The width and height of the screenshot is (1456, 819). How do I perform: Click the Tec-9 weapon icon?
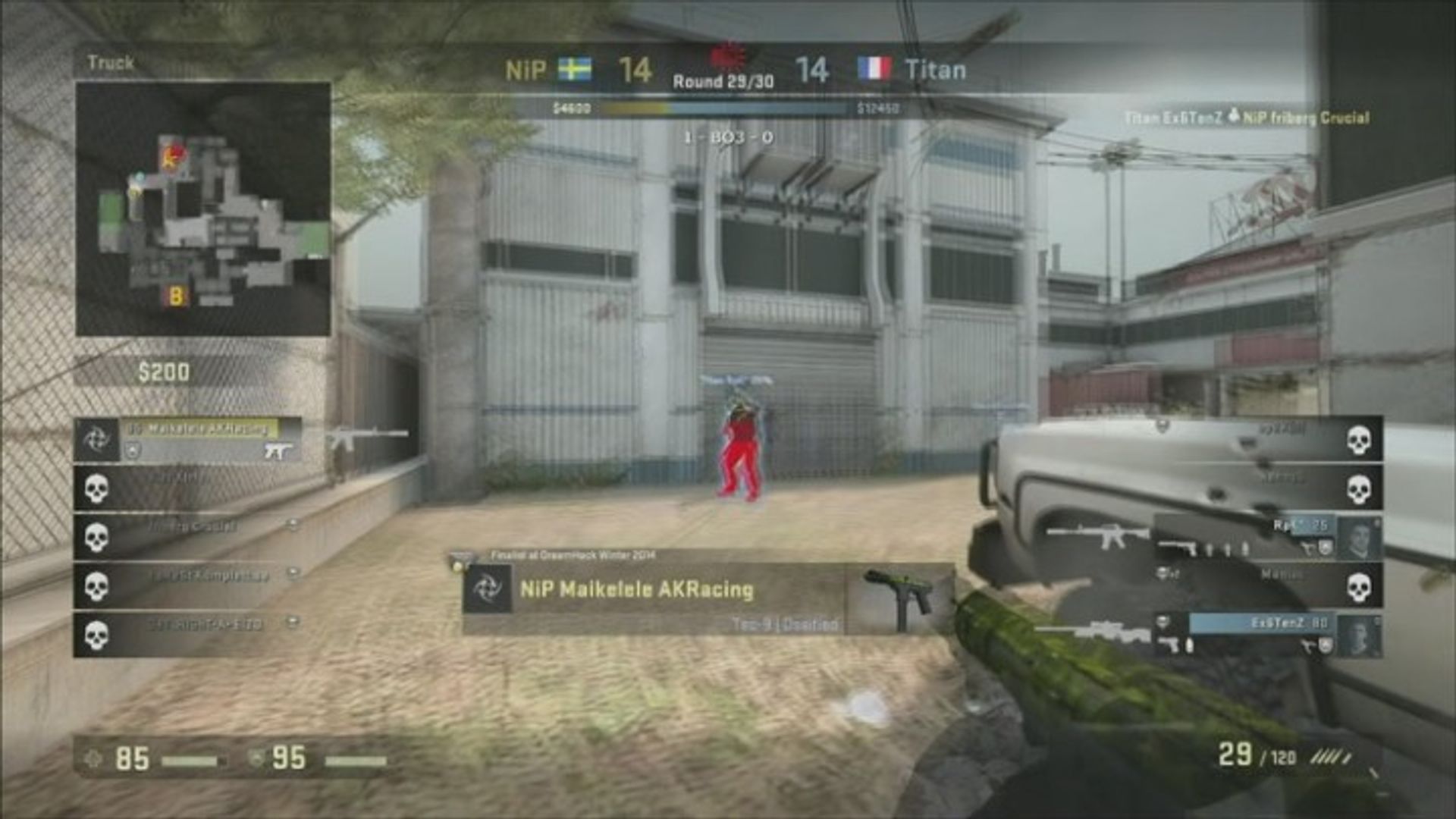pos(900,598)
